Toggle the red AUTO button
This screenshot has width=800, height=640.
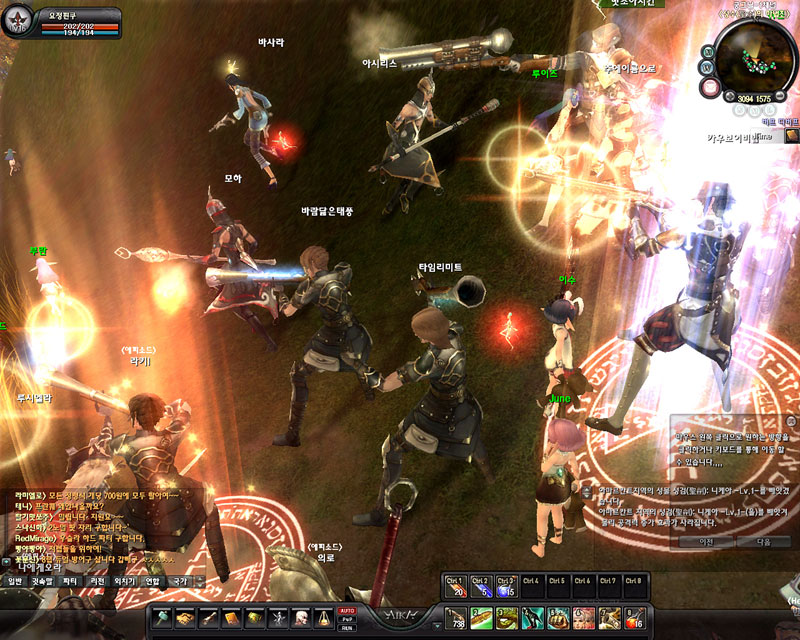coord(348,609)
